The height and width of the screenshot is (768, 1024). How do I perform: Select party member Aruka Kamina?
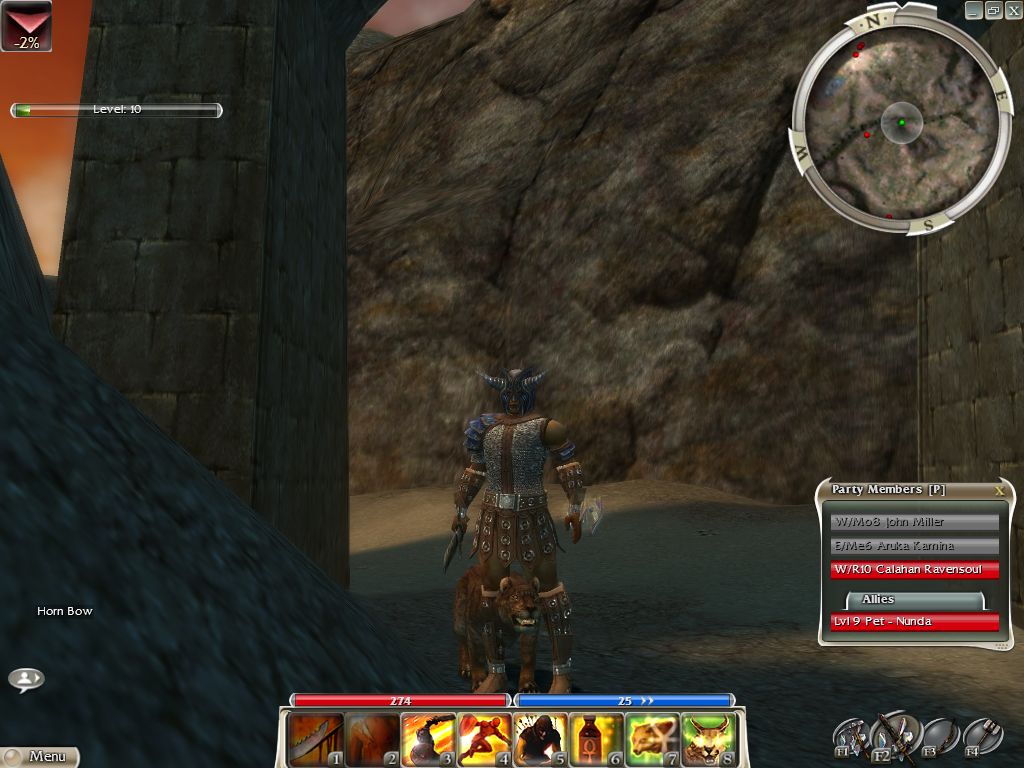pyautogui.click(x=914, y=546)
